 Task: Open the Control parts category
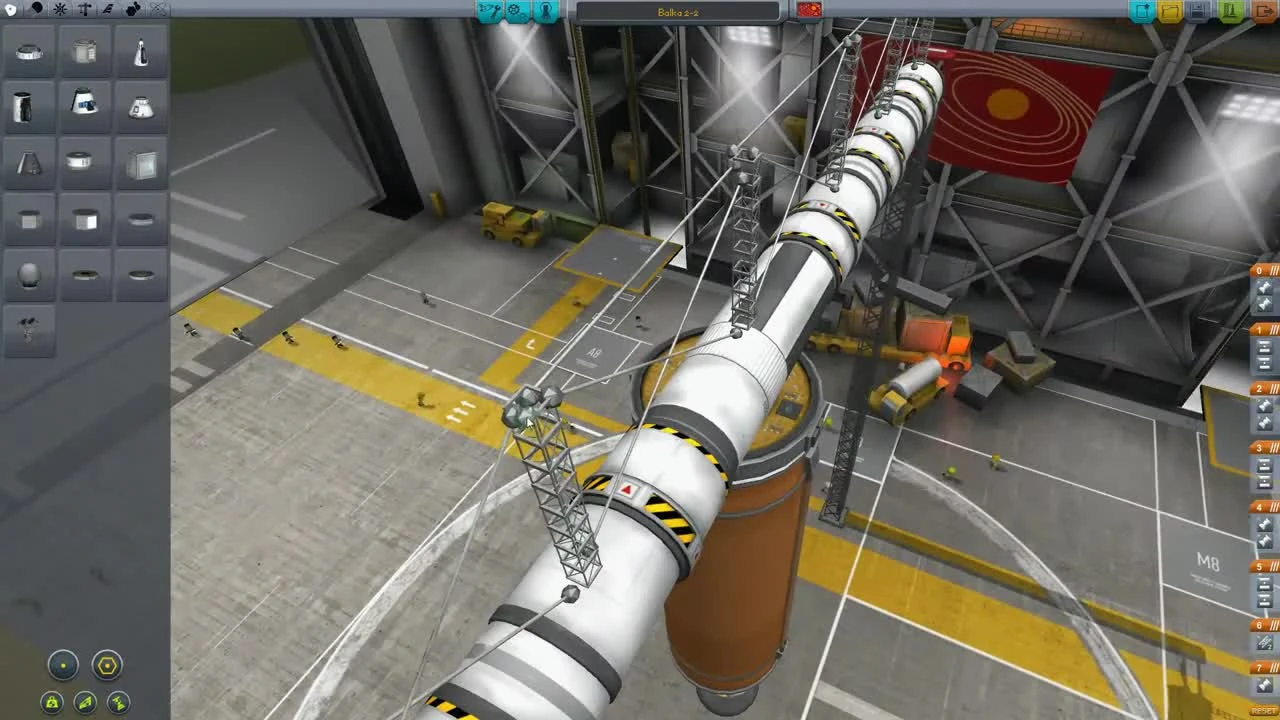(60, 10)
